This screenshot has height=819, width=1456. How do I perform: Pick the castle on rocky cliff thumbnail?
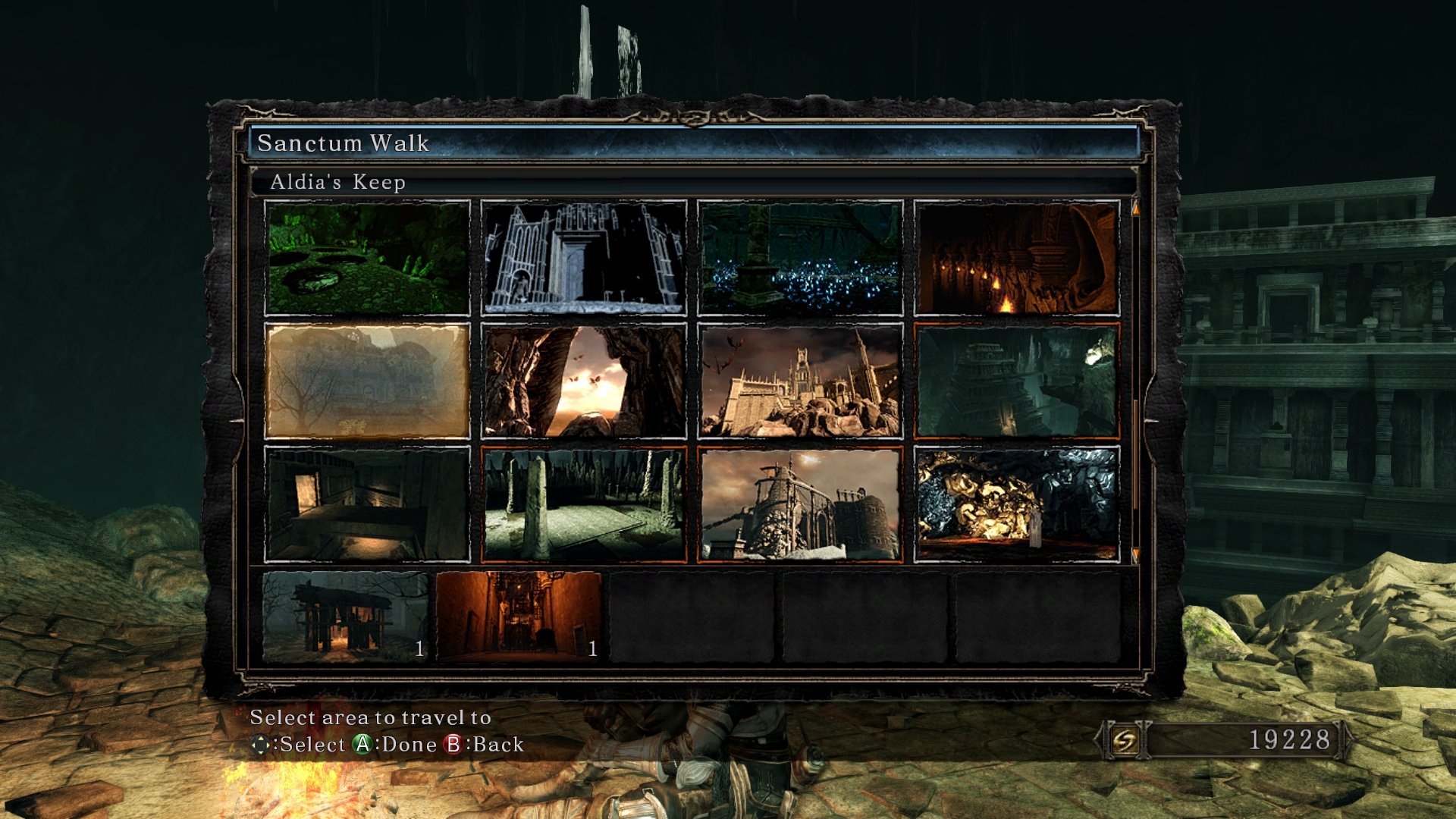pos(800,381)
